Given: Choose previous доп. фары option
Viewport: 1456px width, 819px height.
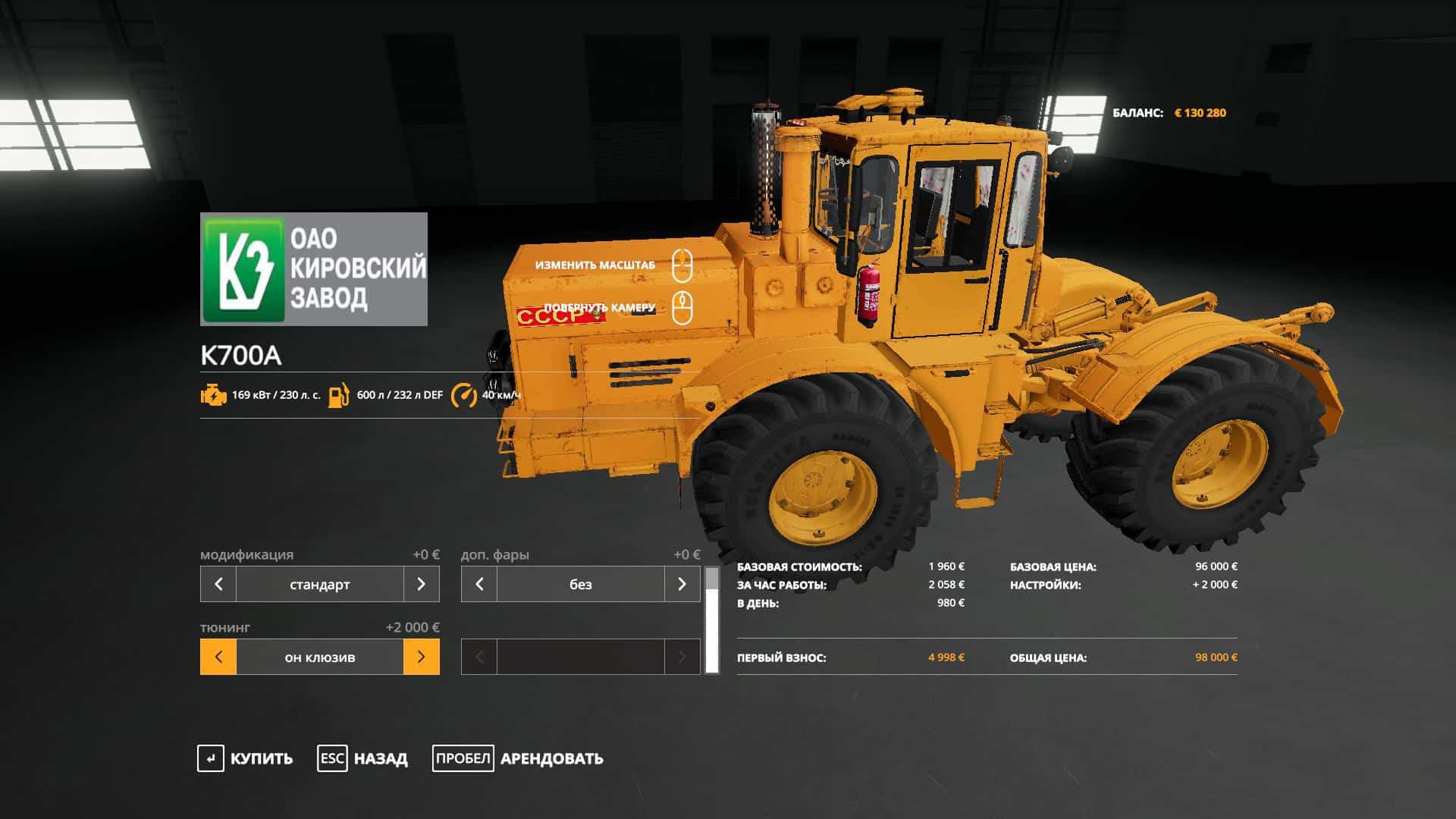Looking at the screenshot, I should click(x=479, y=584).
